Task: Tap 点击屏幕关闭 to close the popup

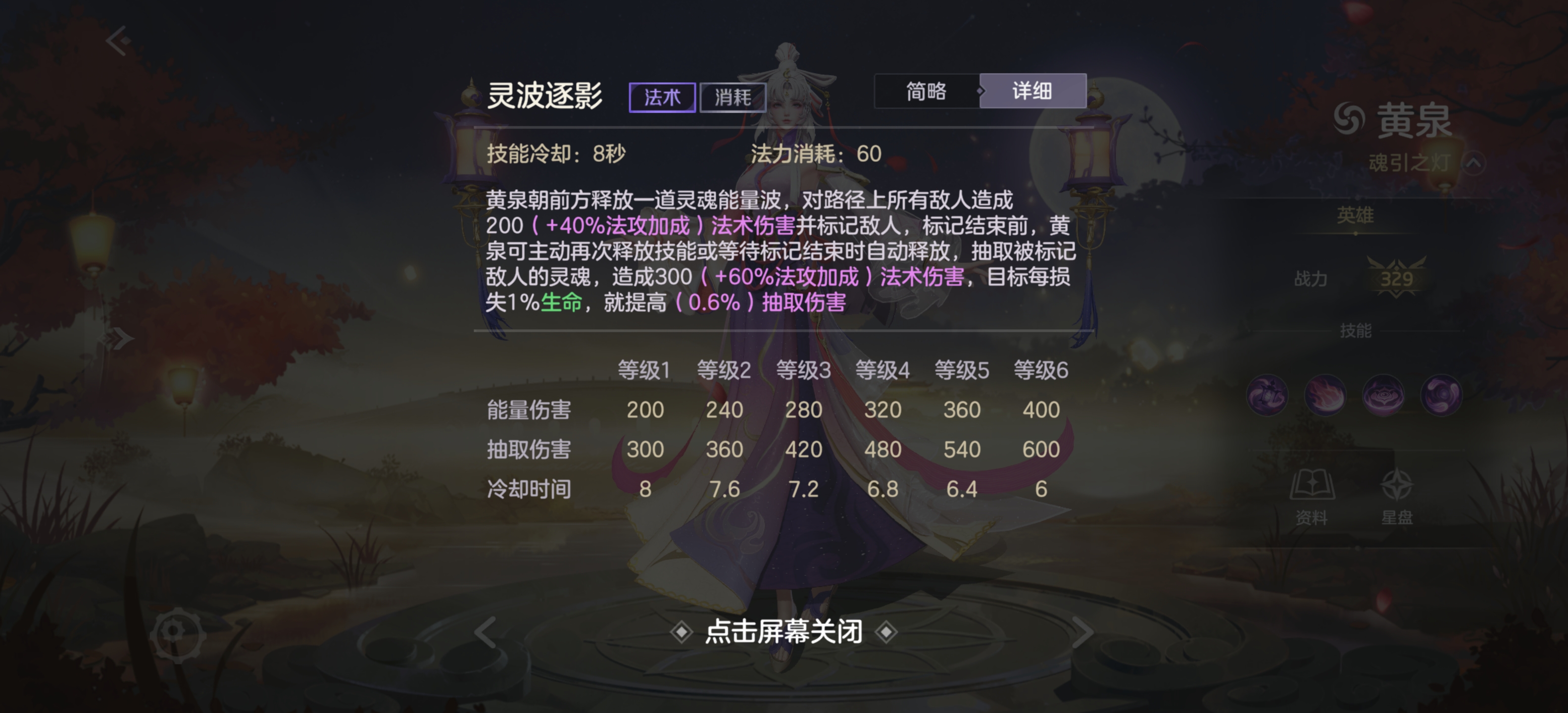Action: pyautogui.click(x=784, y=632)
